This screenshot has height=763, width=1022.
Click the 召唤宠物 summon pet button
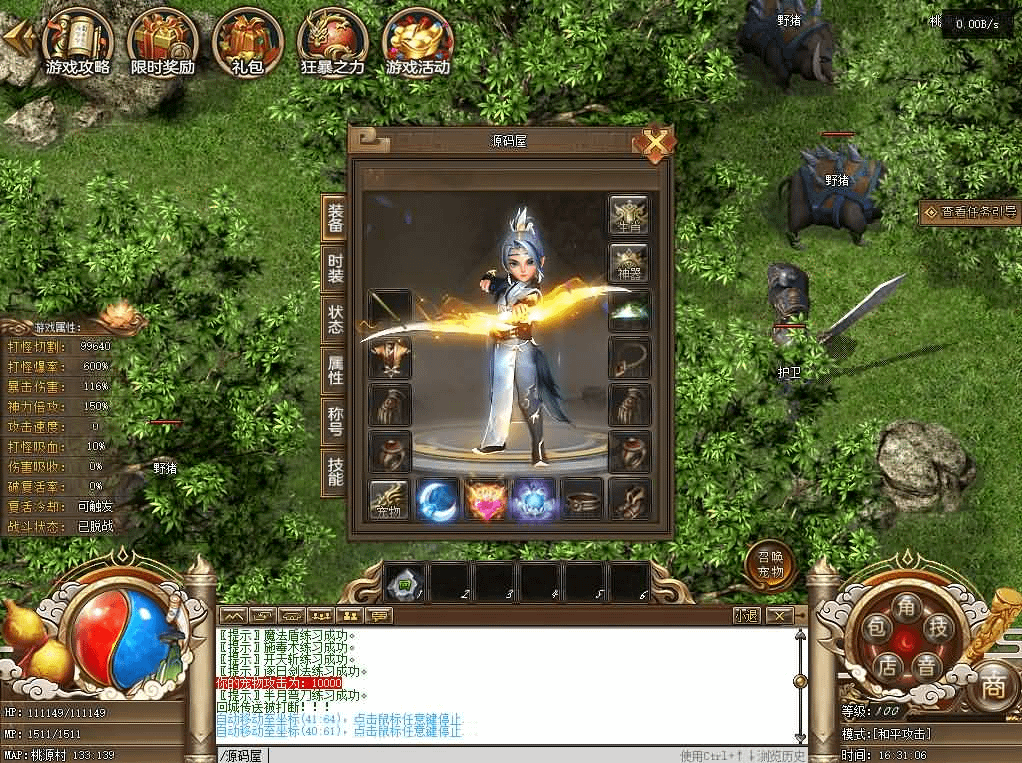(770, 568)
